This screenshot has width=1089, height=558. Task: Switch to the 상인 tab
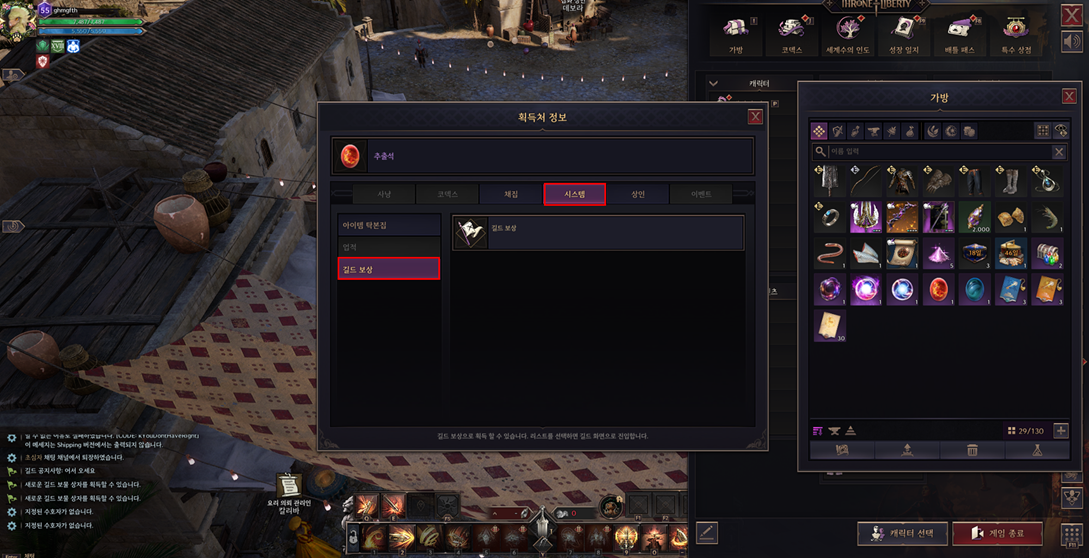pos(638,194)
